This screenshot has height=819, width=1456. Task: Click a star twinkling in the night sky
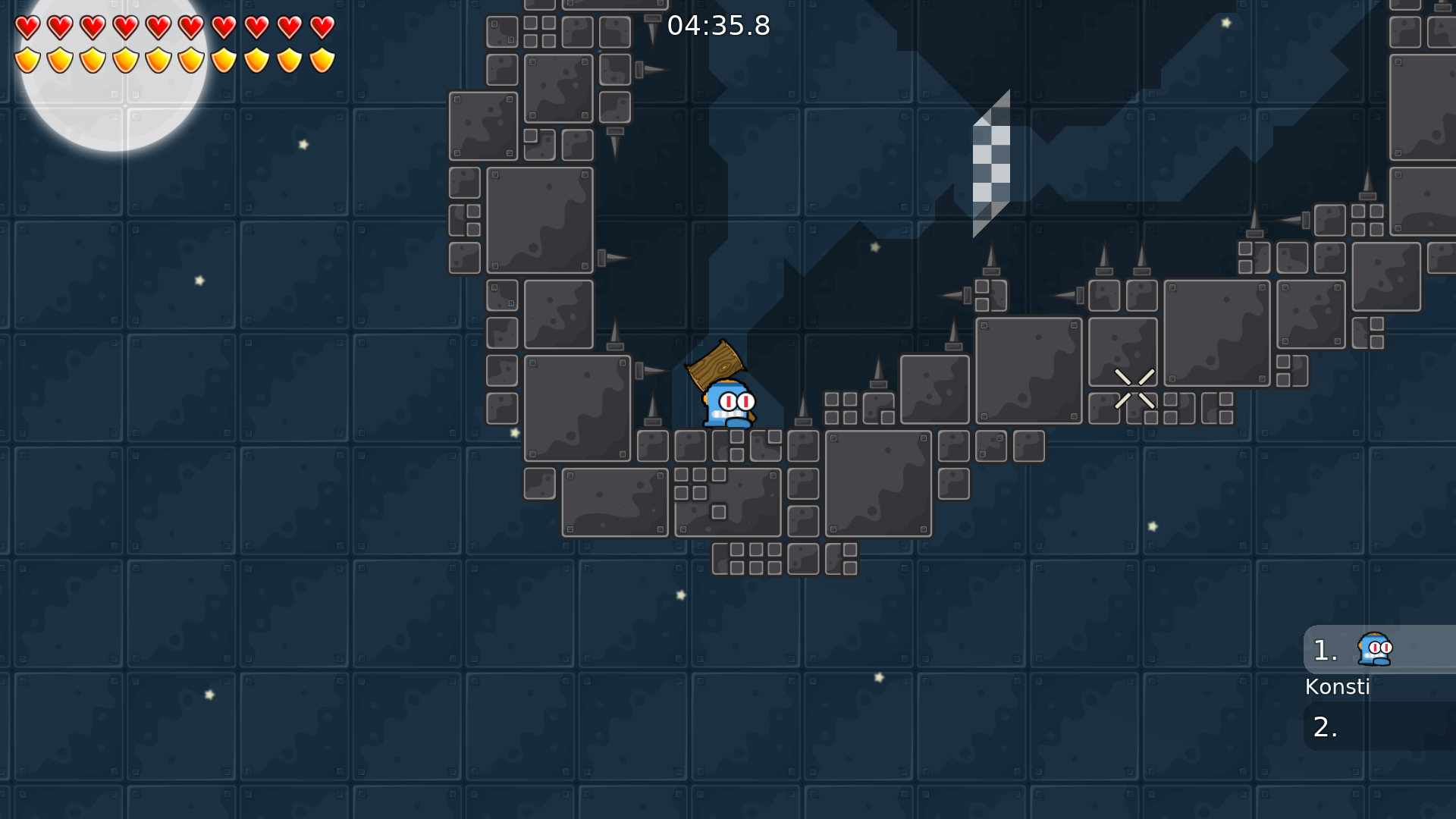pyautogui.click(x=304, y=143)
